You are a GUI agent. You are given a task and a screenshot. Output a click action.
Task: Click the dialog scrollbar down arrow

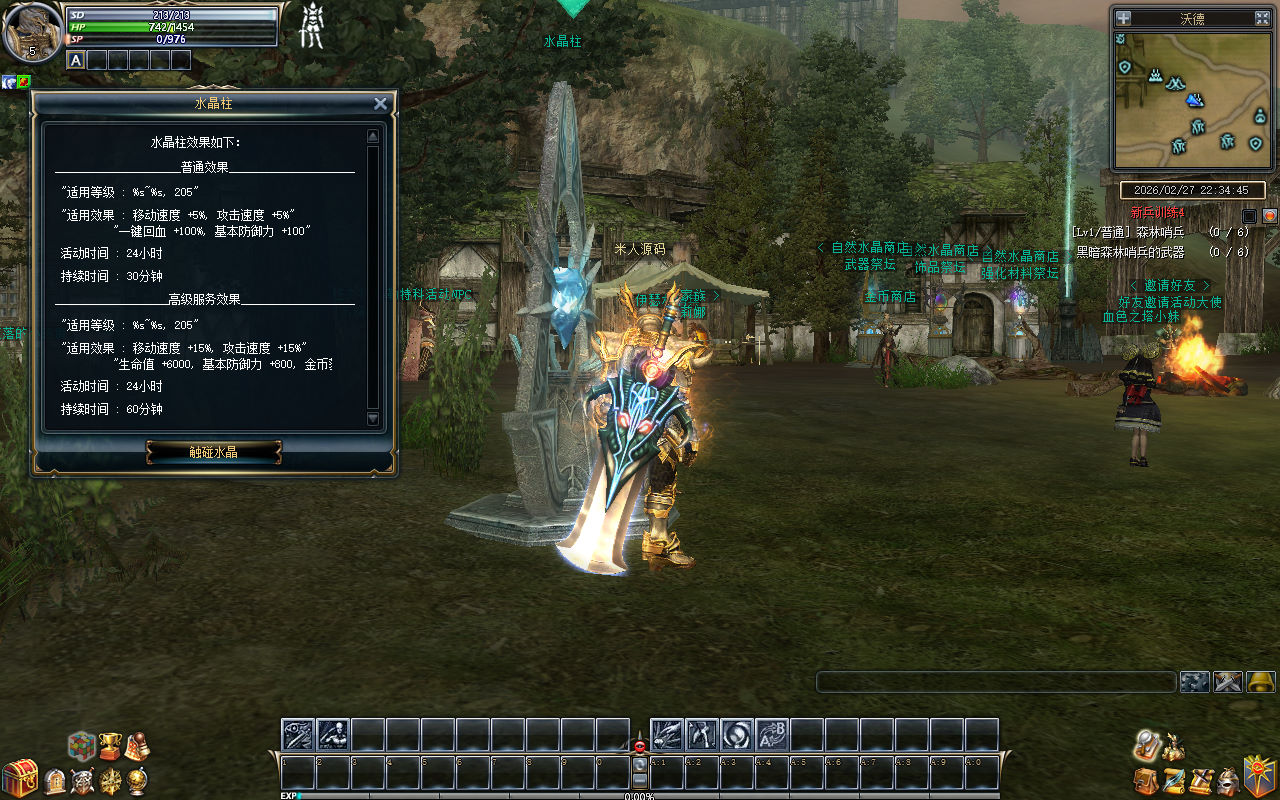click(373, 419)
